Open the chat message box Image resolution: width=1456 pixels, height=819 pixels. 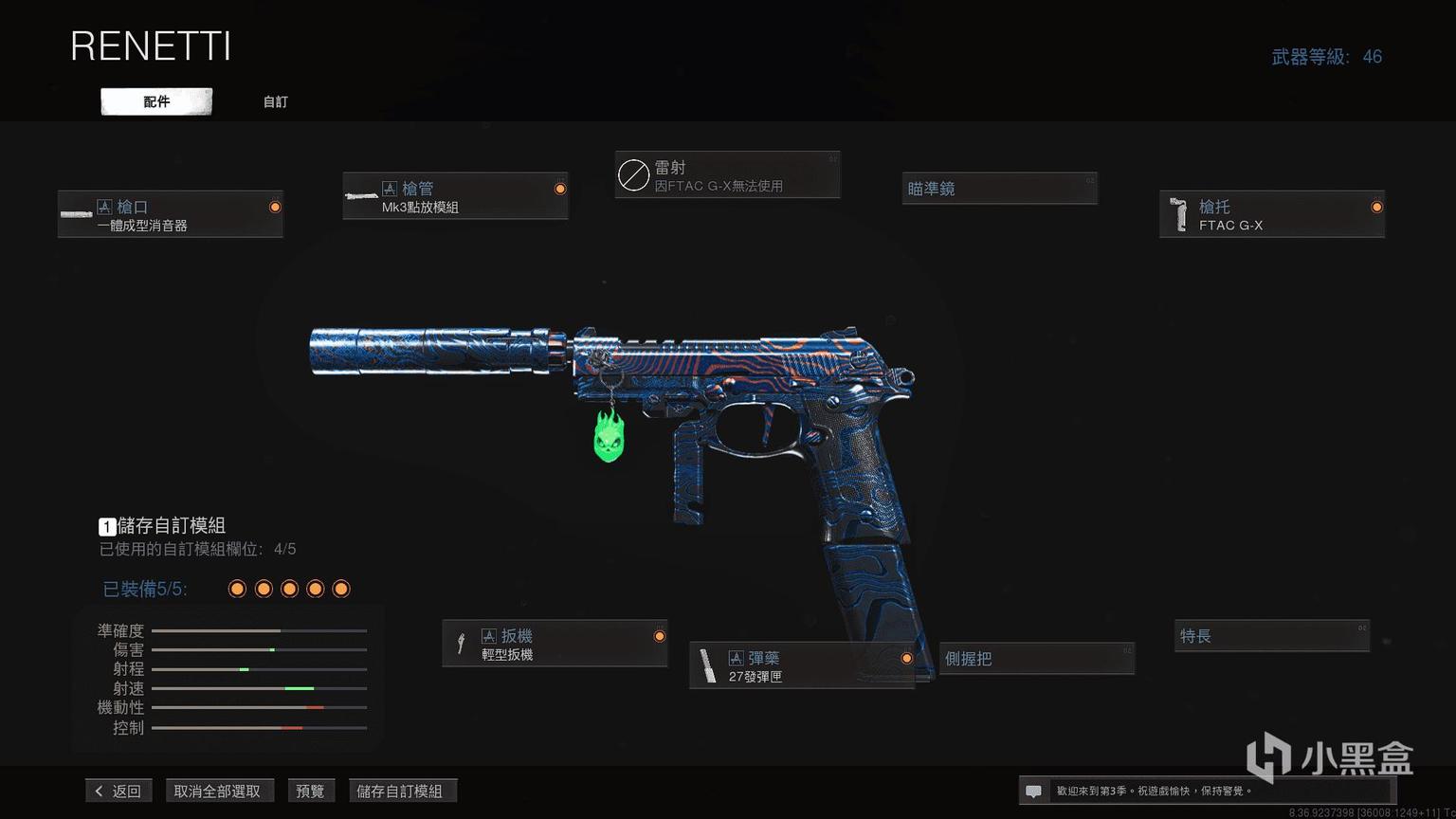(1034, 791)
